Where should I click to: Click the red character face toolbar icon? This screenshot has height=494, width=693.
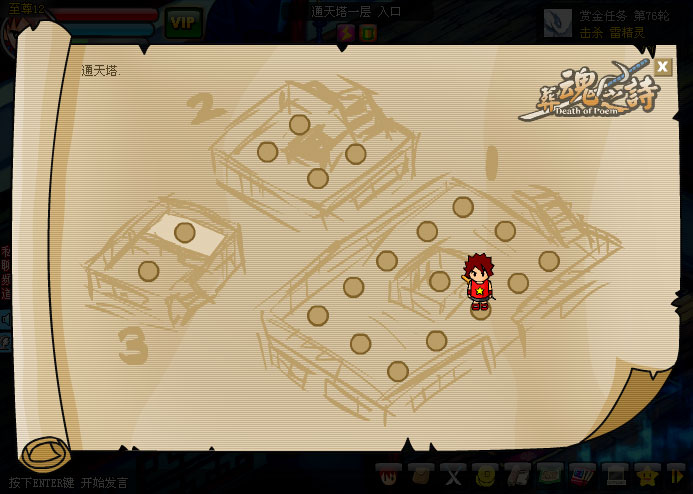389,474
